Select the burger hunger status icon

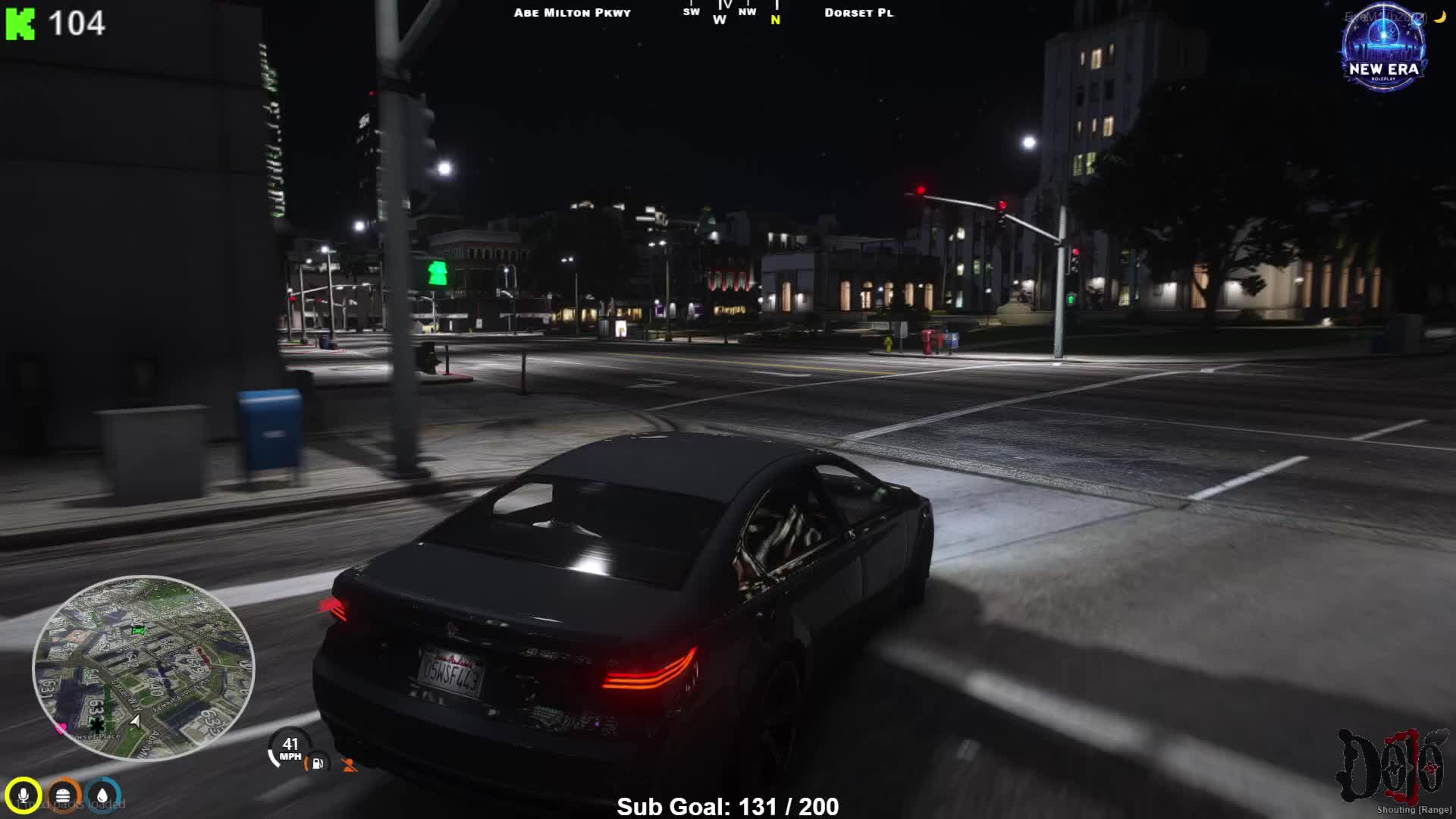tap(64, 795)
